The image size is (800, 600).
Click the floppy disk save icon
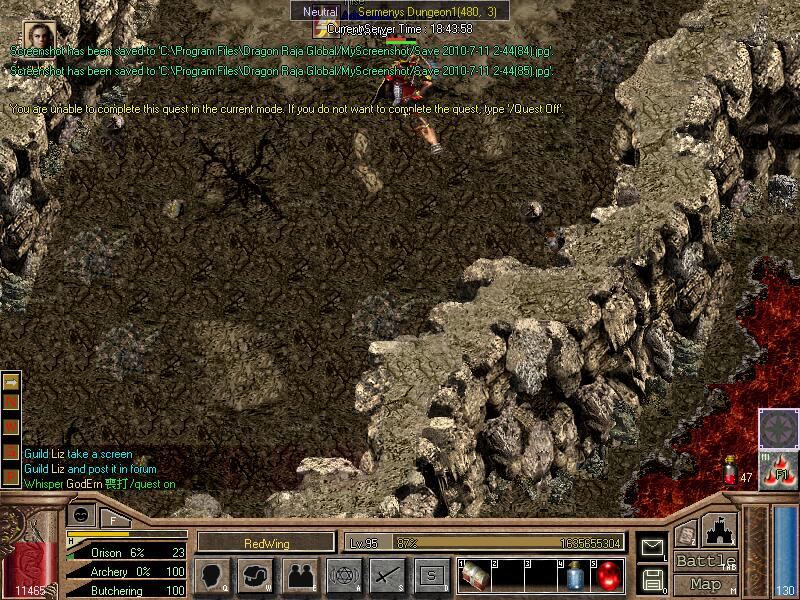pos(653,578)
